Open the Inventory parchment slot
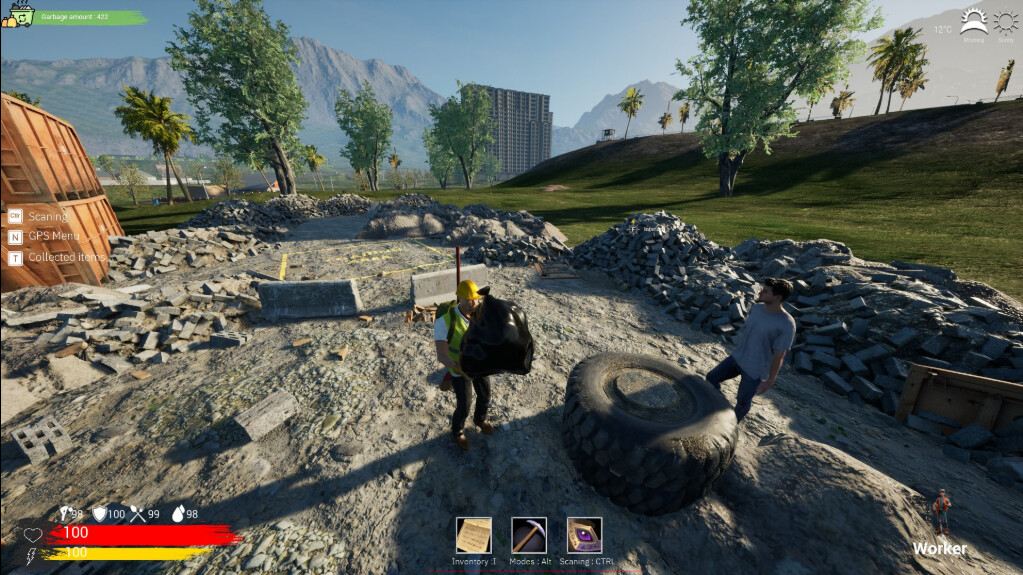Viewport: 1023px width, 575px height. coord(474,535)
